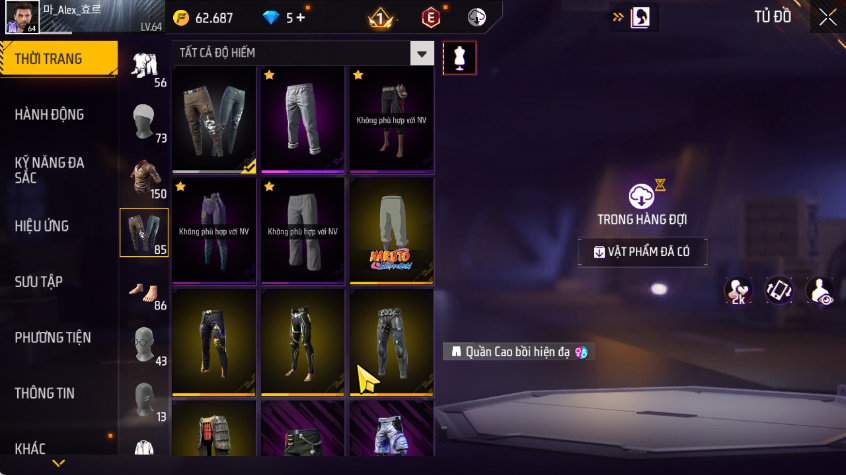
Task: Click the VẬT PHẨM ĐÃ CÓ button
Action: [x=642, y=252]
